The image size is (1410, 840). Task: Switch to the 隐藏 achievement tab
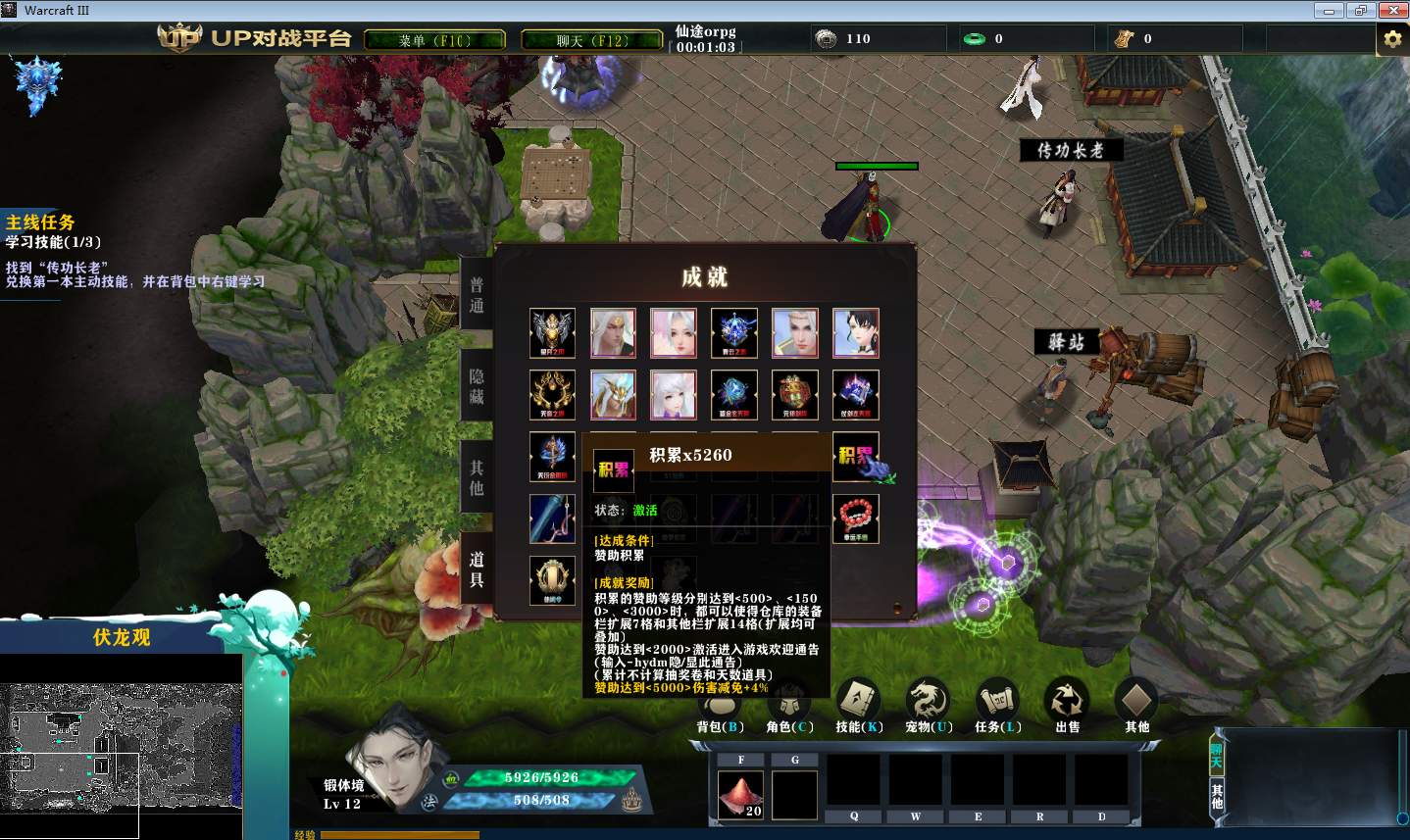pos(477,386)
